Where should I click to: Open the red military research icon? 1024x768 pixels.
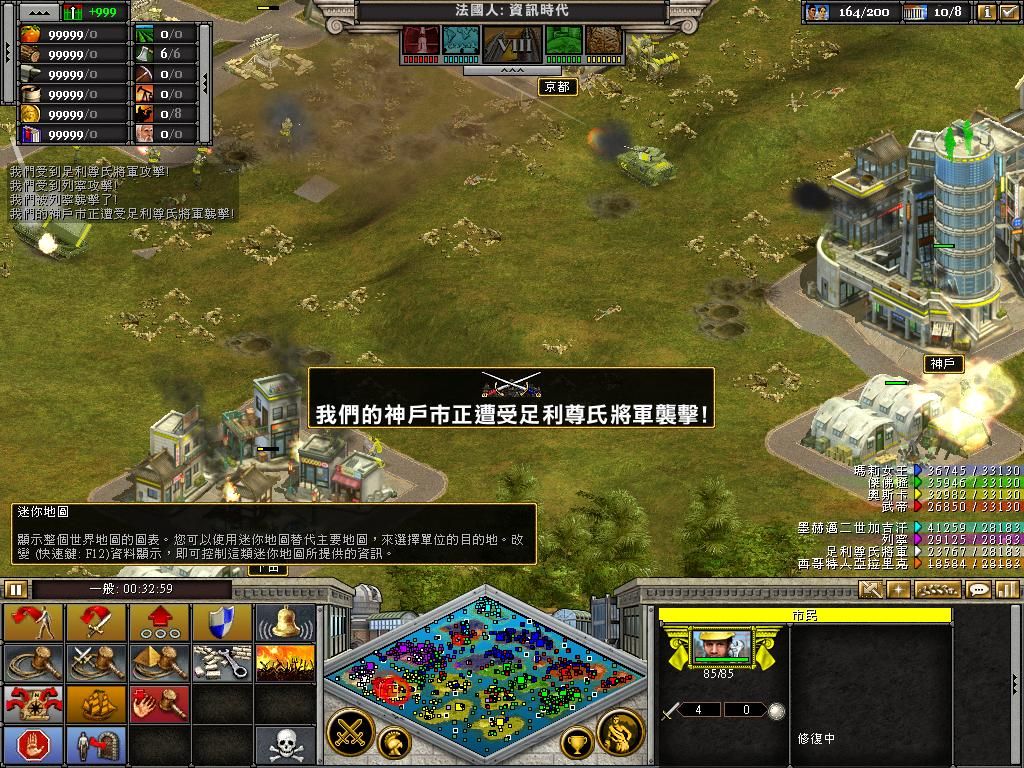point(420,42)
